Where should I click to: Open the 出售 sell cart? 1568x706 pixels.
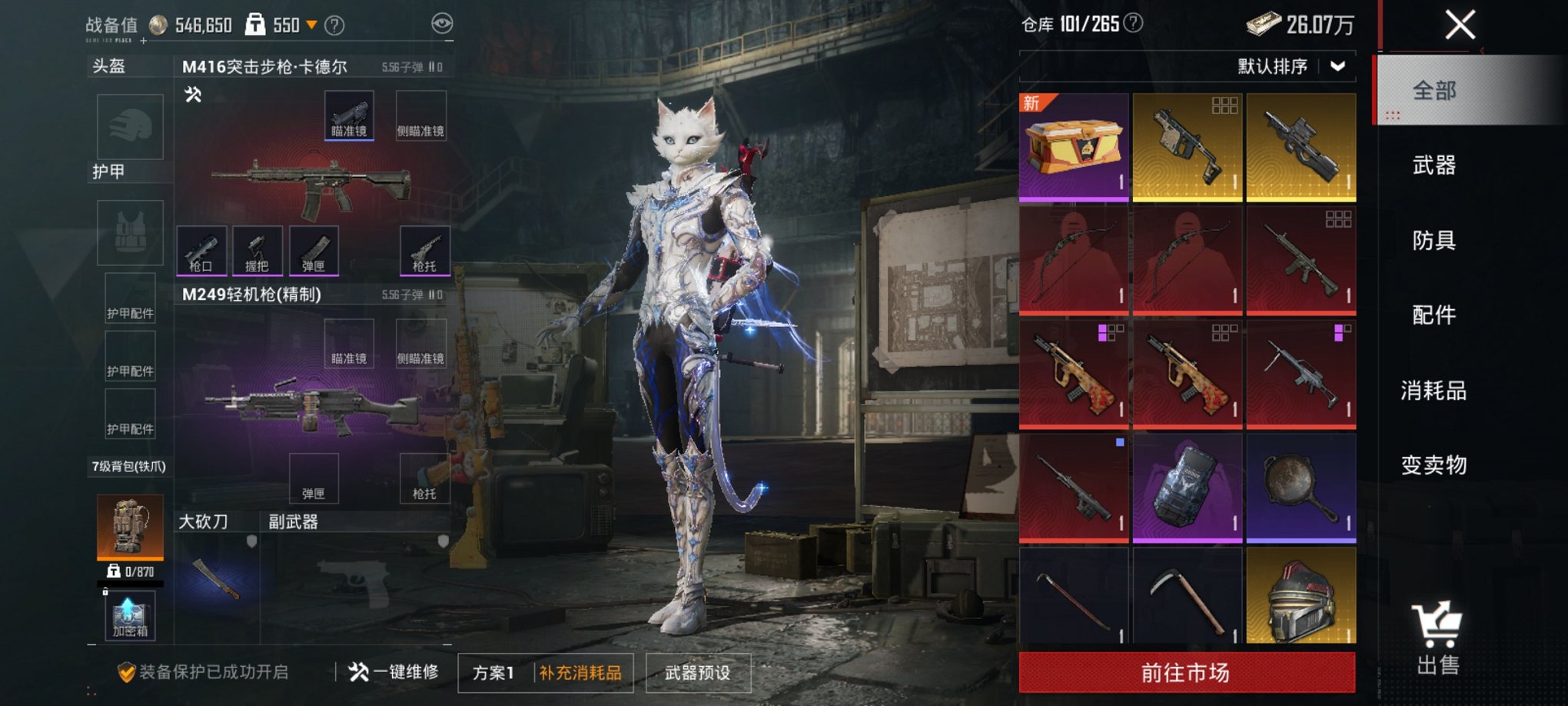[1437, 640]
